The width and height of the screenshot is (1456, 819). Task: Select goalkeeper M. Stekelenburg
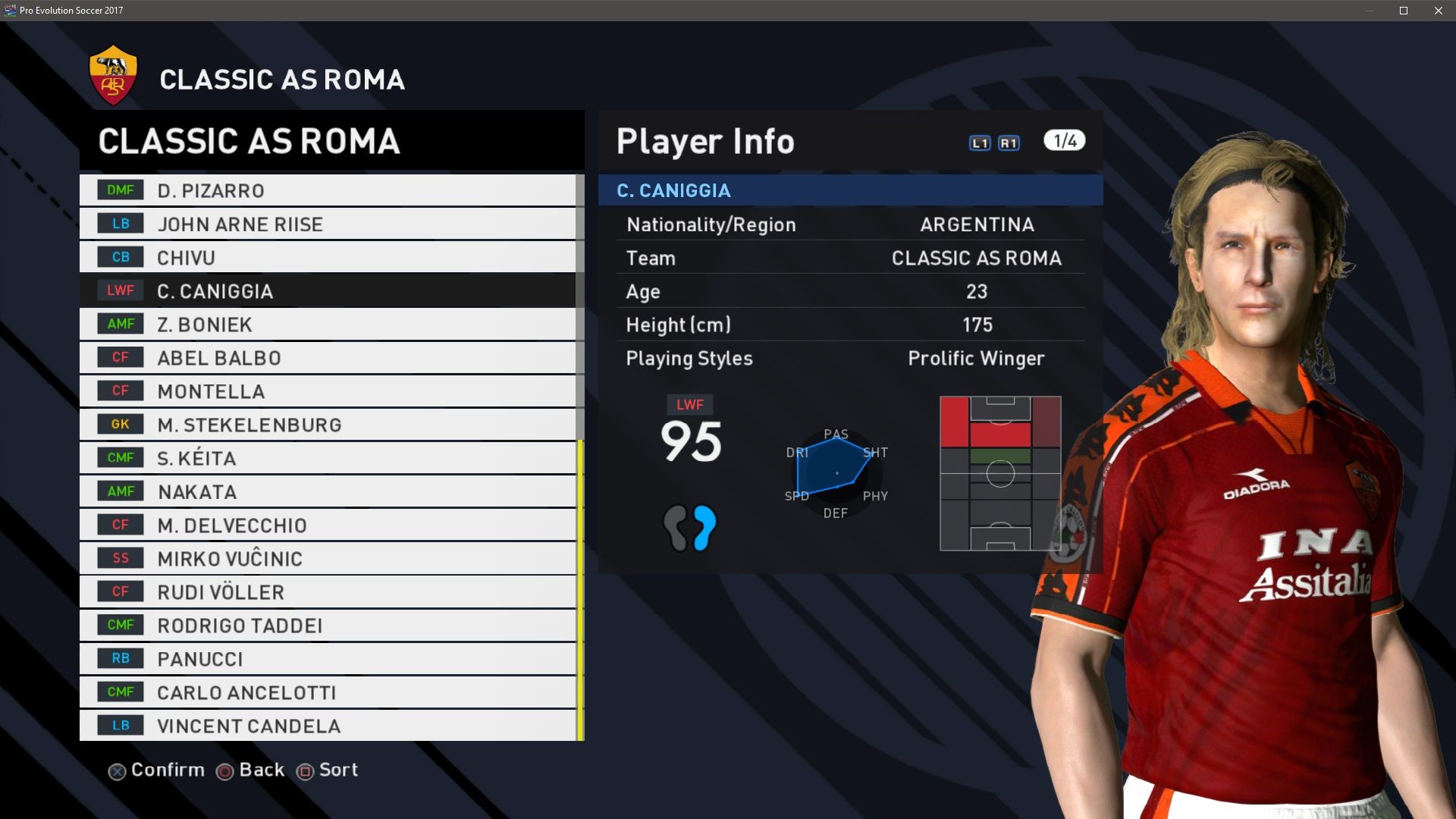[x=328, y=425]
